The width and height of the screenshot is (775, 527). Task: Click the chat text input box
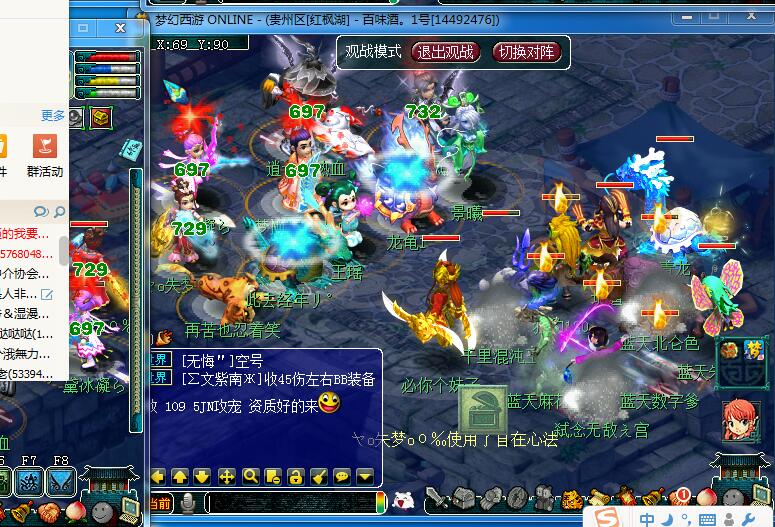pos(290,502)
